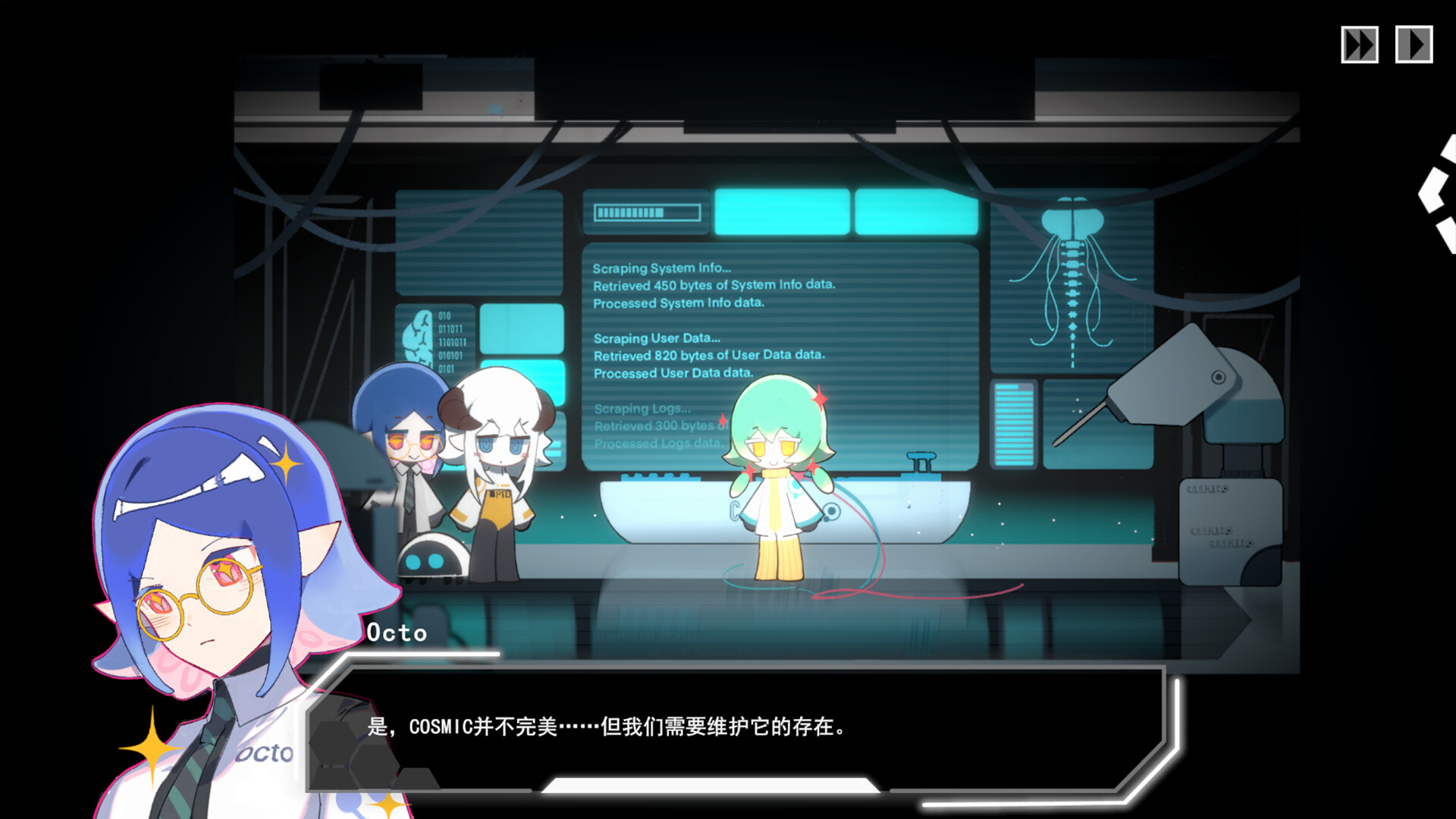Click the Octo nameplate above the dialogue box
1456x819 pixels.
point(397,634)
